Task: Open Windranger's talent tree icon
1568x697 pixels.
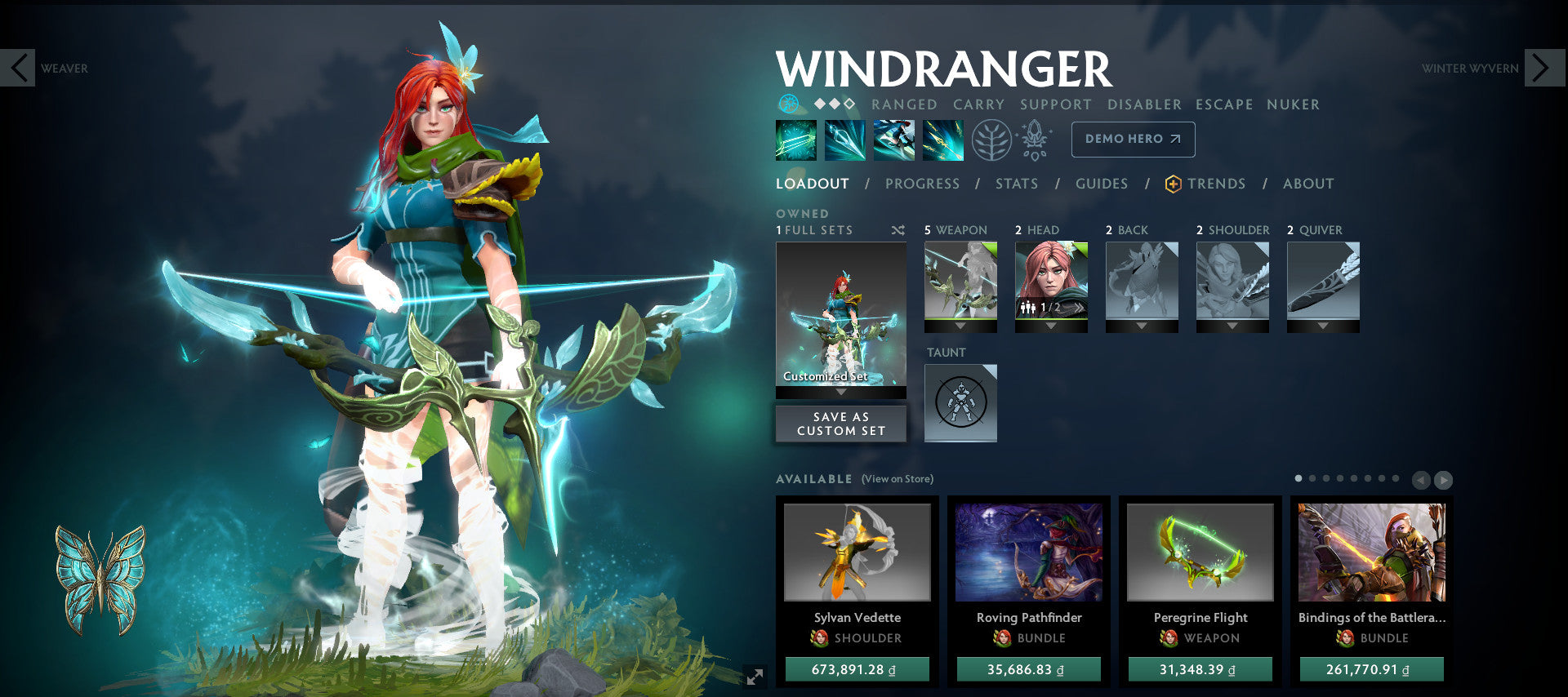Action: [994, 140]
